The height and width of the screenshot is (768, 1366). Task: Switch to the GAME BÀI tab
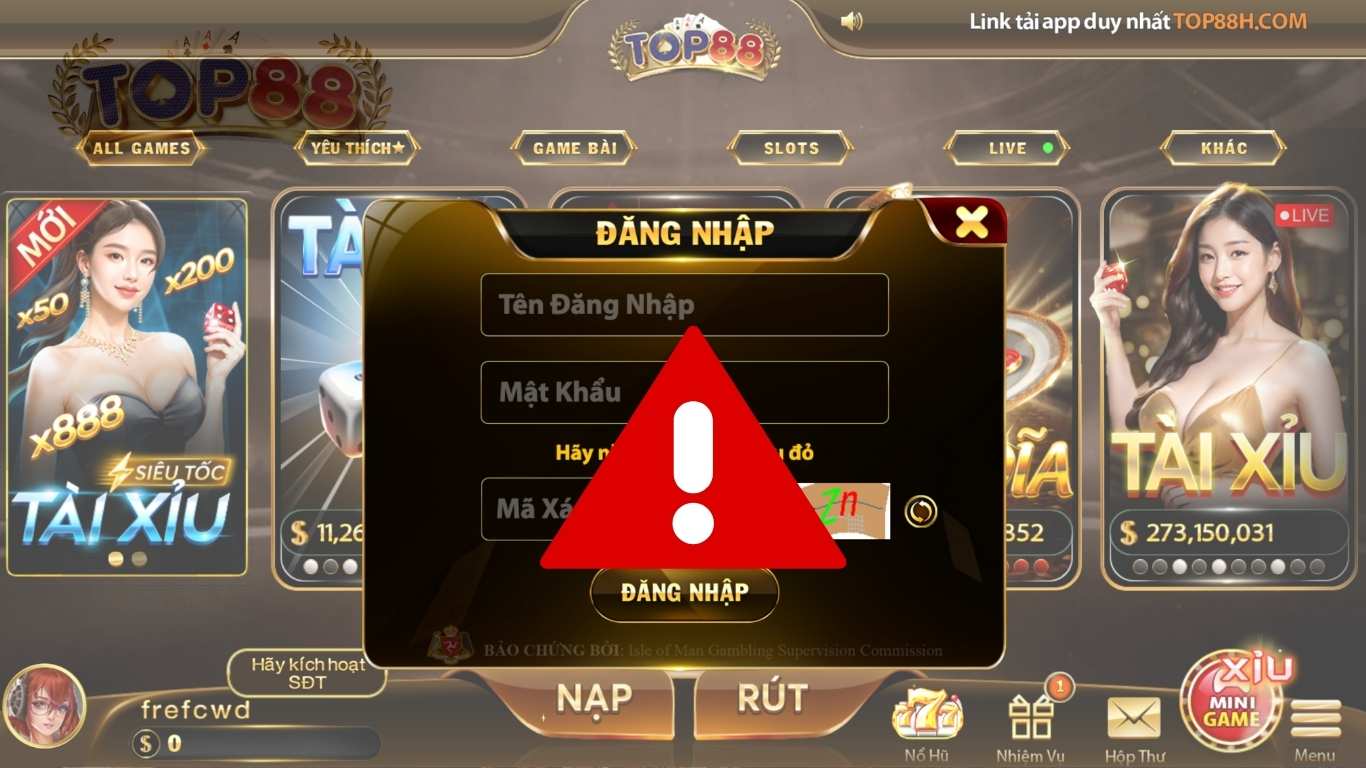pyautogui.click(x=575, y=147)
